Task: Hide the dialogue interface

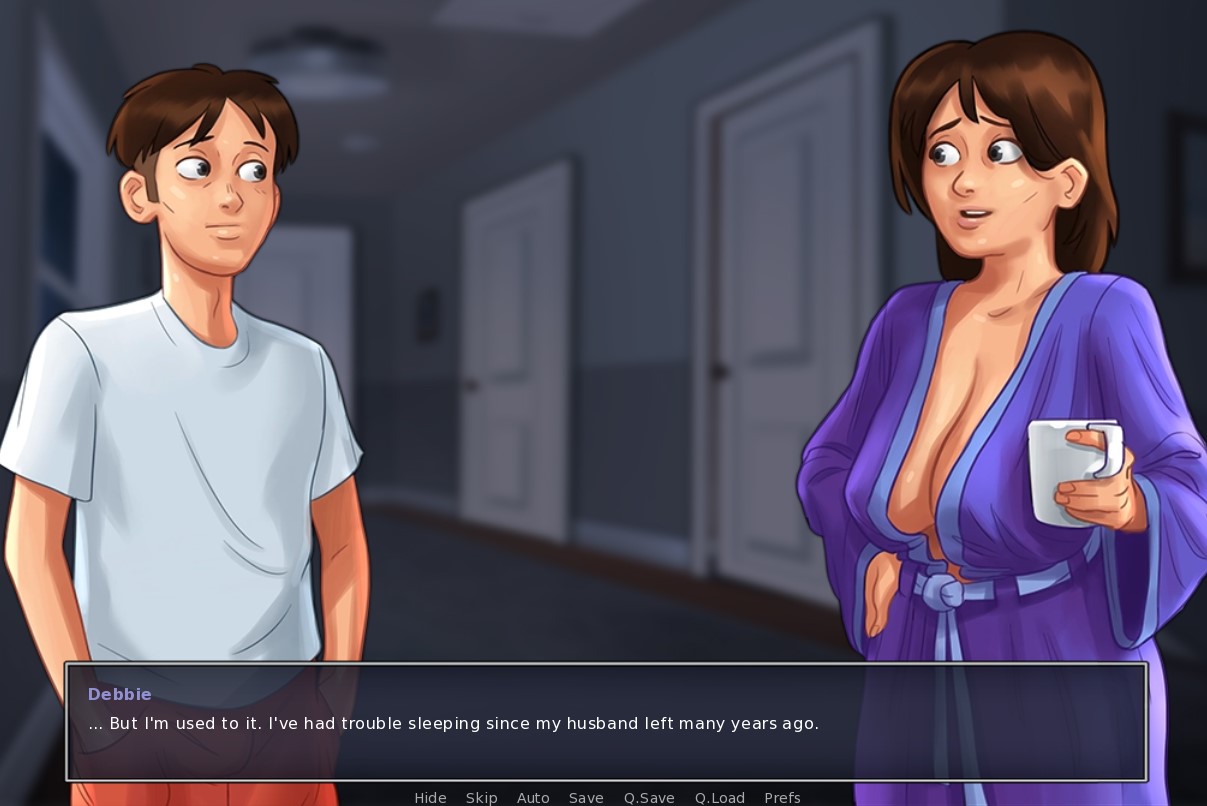Action: [430, 797]
